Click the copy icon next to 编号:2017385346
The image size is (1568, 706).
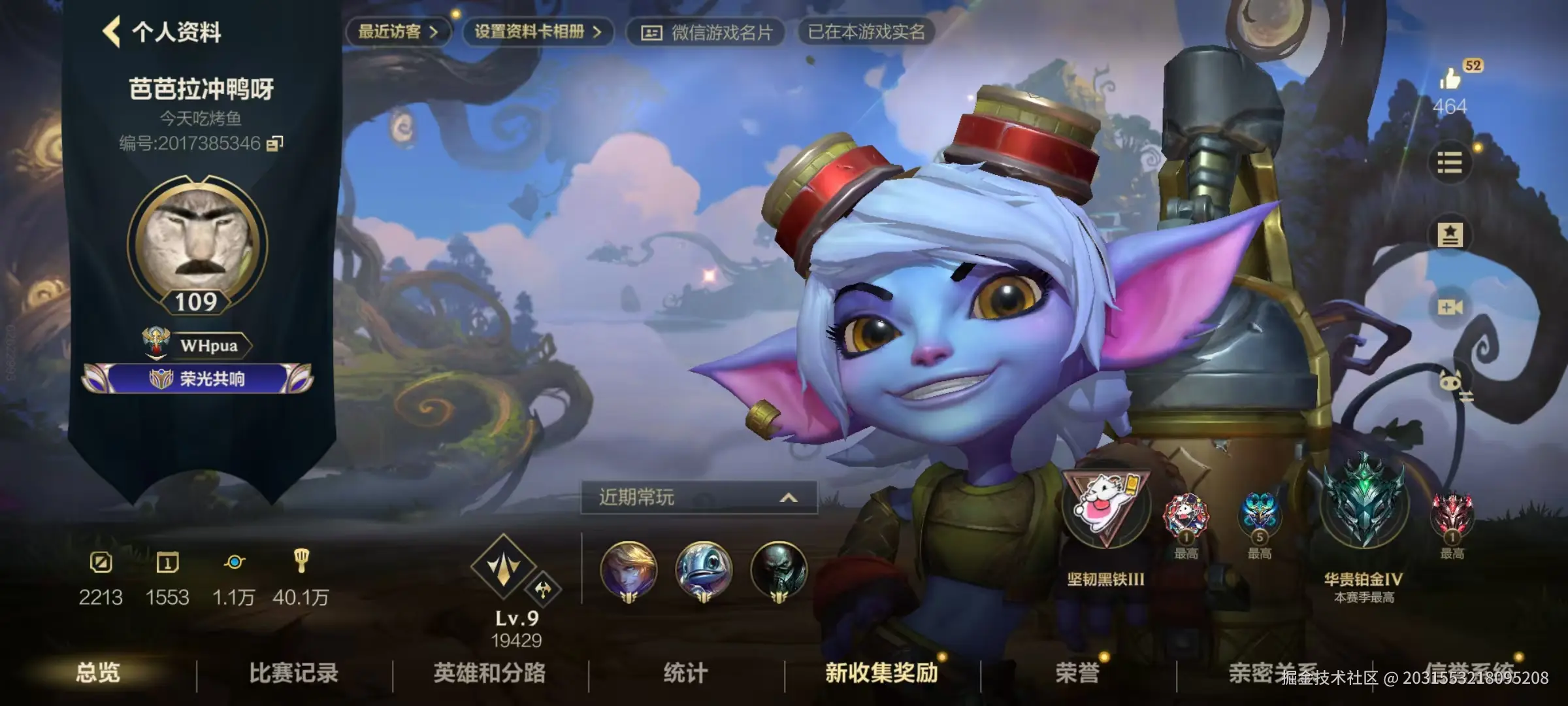point(274,141)
